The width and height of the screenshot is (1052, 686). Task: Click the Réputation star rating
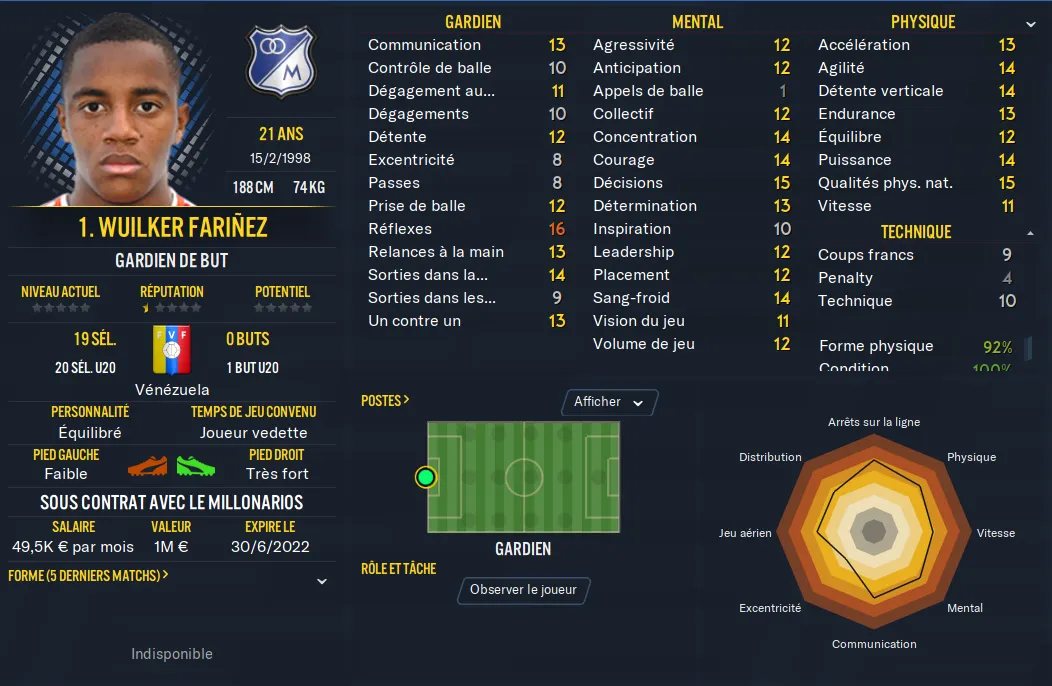(172, 308)
